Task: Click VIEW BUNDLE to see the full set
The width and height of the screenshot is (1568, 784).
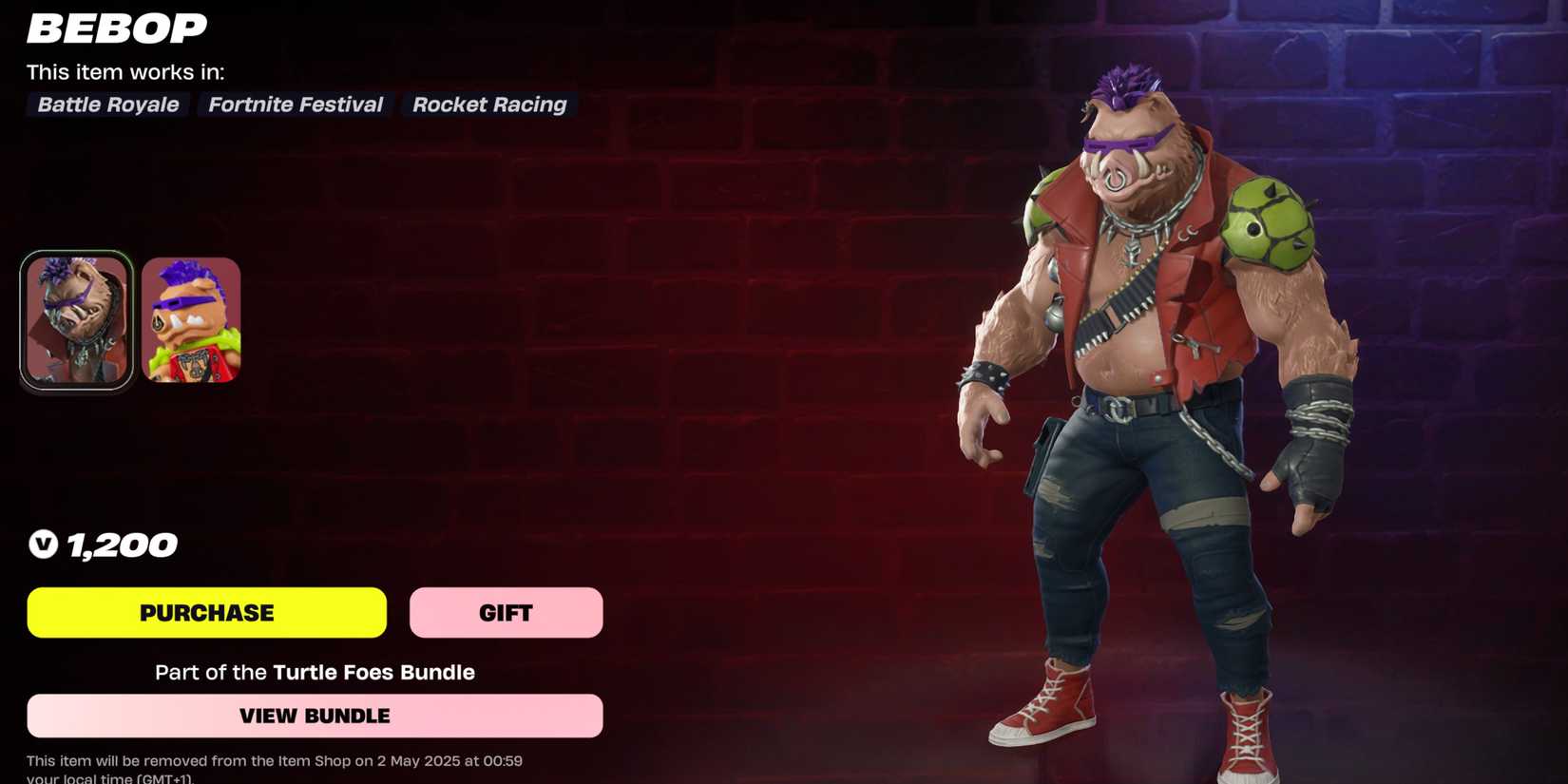Action: pyautogui.click(x=315, y=716)
